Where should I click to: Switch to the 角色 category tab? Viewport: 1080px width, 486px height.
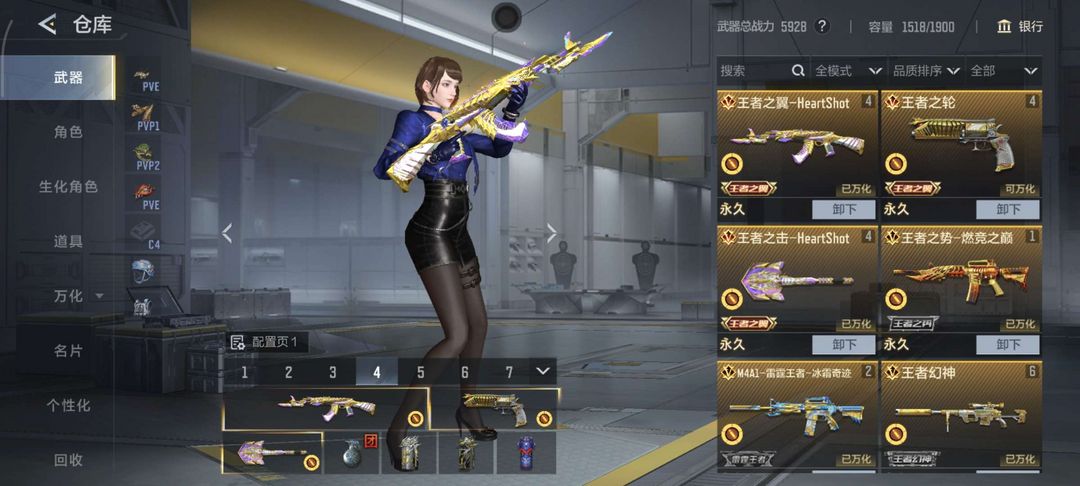pos(68,132)
